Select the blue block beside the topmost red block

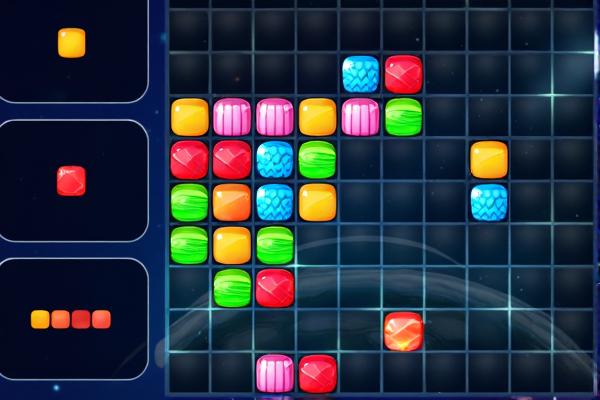pyautogui.click(x=361, y=74)
